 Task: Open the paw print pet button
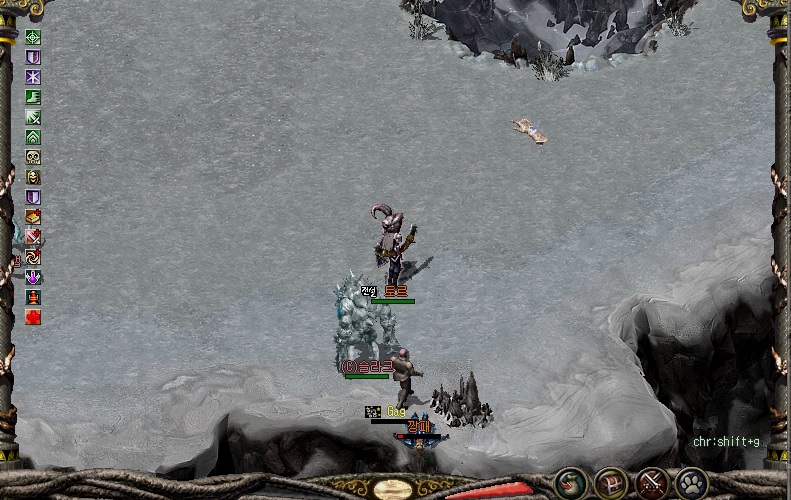pos(692,483)
